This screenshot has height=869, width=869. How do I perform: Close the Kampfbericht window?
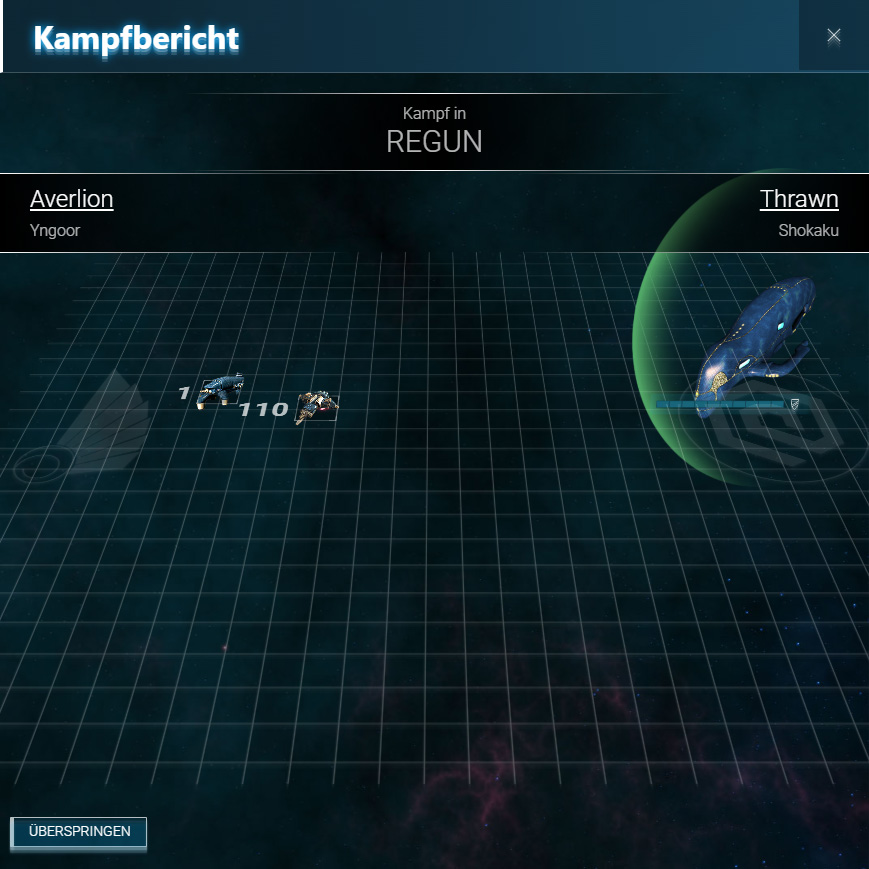833,36
